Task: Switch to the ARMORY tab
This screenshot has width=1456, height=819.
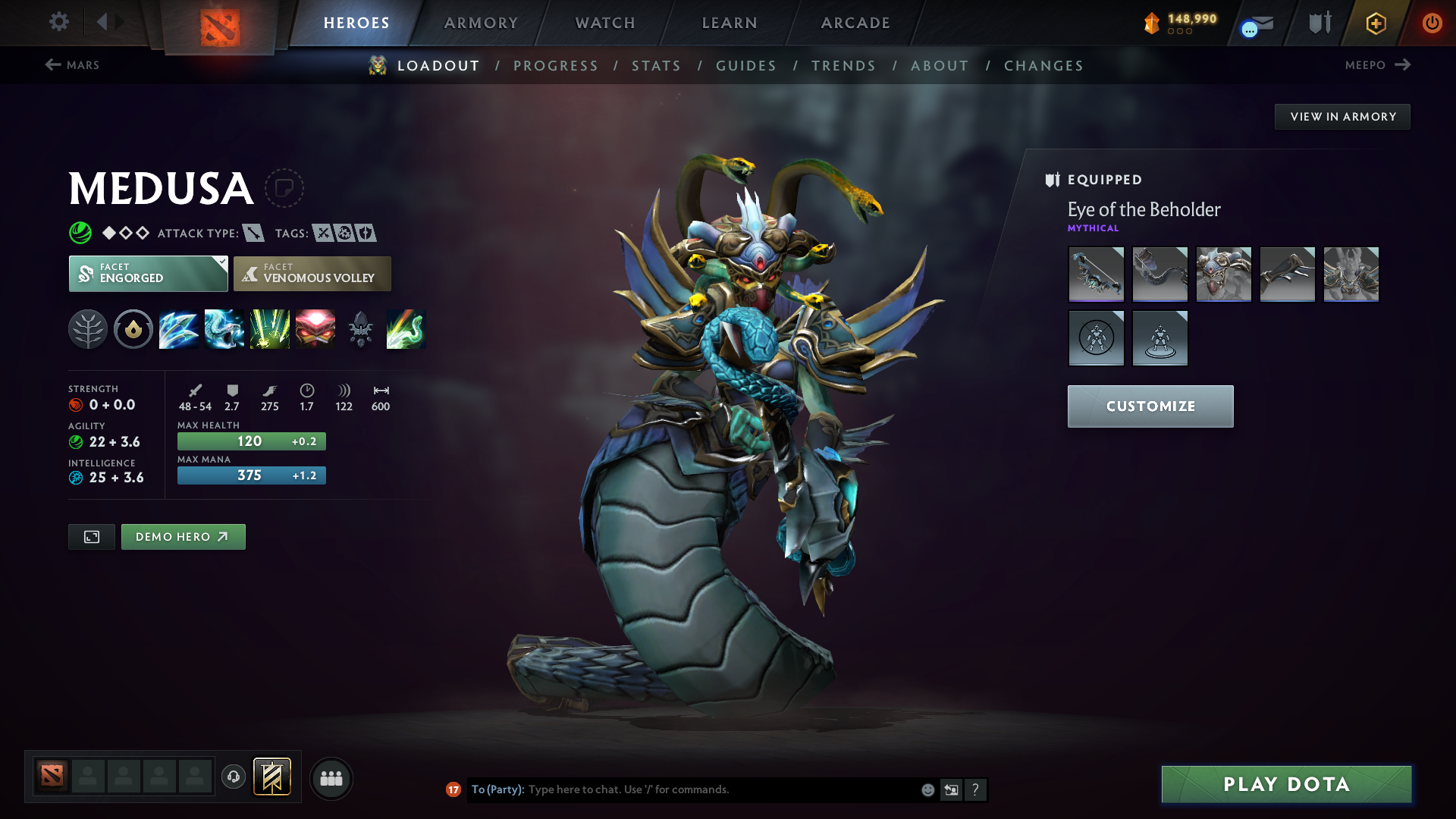Action: coord(481,23)
